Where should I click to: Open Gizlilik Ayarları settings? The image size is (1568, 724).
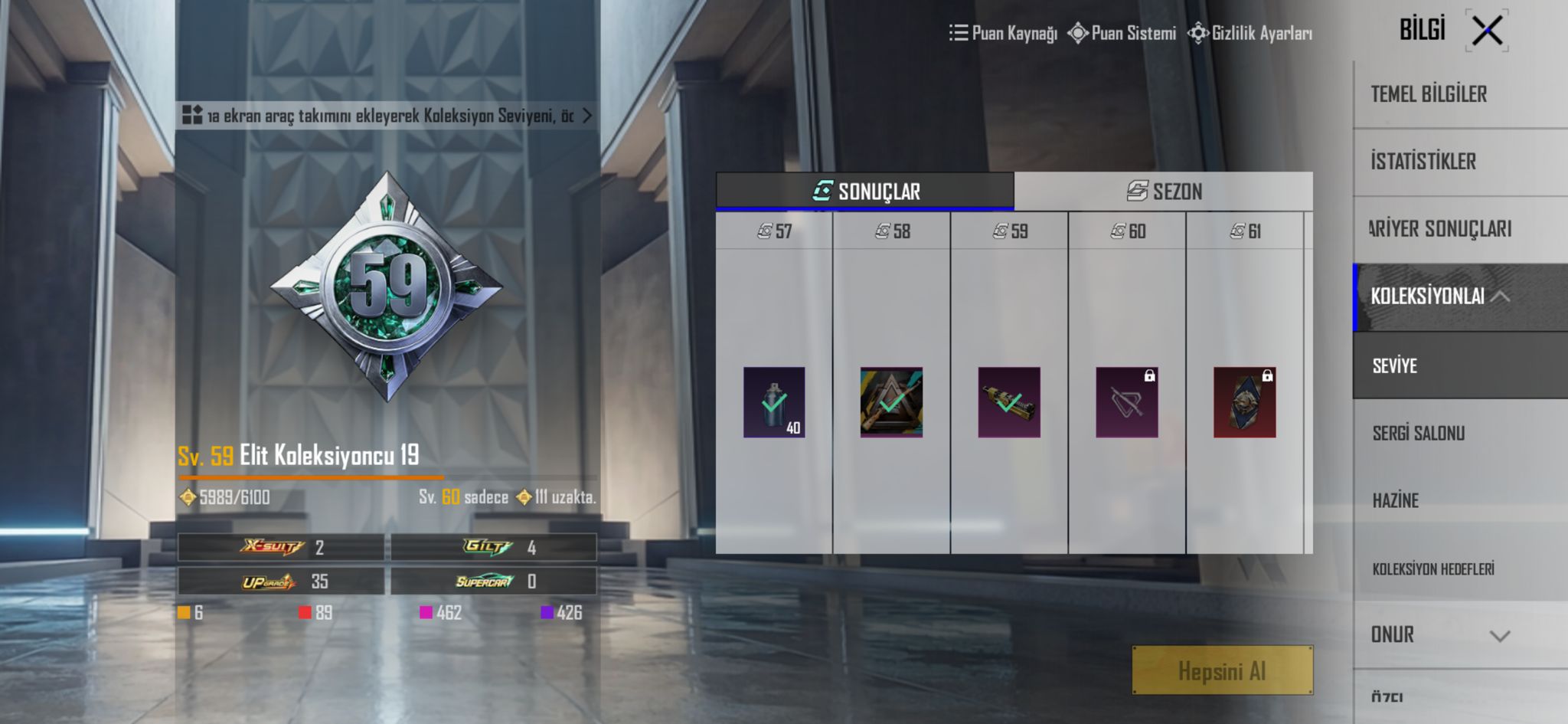[x=1250, y=33]
